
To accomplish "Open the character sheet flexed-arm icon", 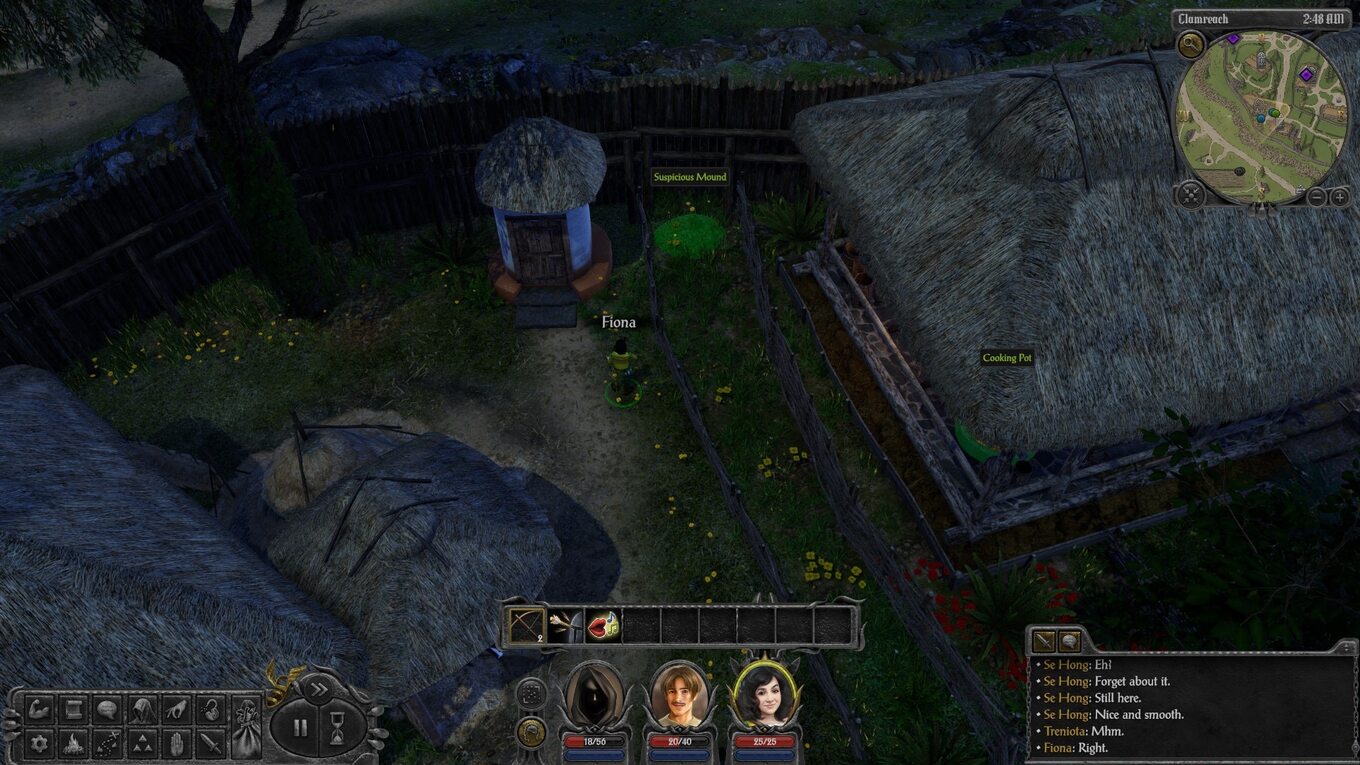I will (40, 709).
